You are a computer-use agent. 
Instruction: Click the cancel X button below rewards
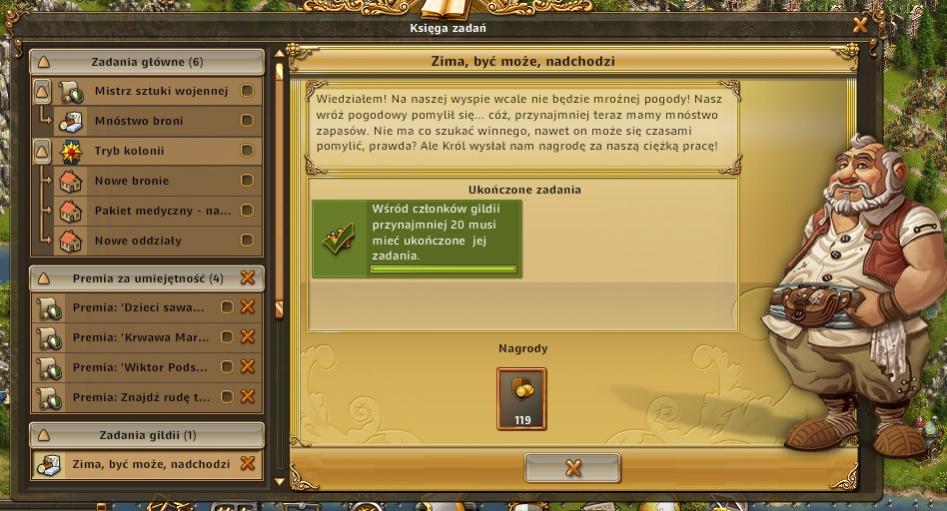[573, 468]
